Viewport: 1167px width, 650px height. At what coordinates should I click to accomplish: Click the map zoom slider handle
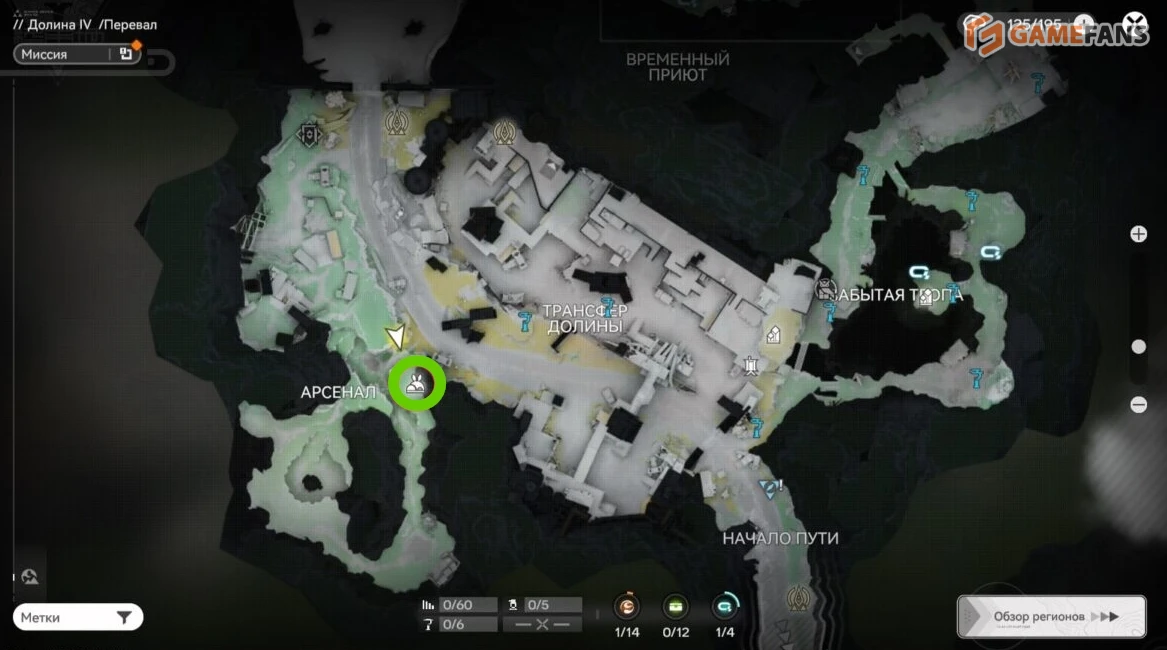point(1138,347)
